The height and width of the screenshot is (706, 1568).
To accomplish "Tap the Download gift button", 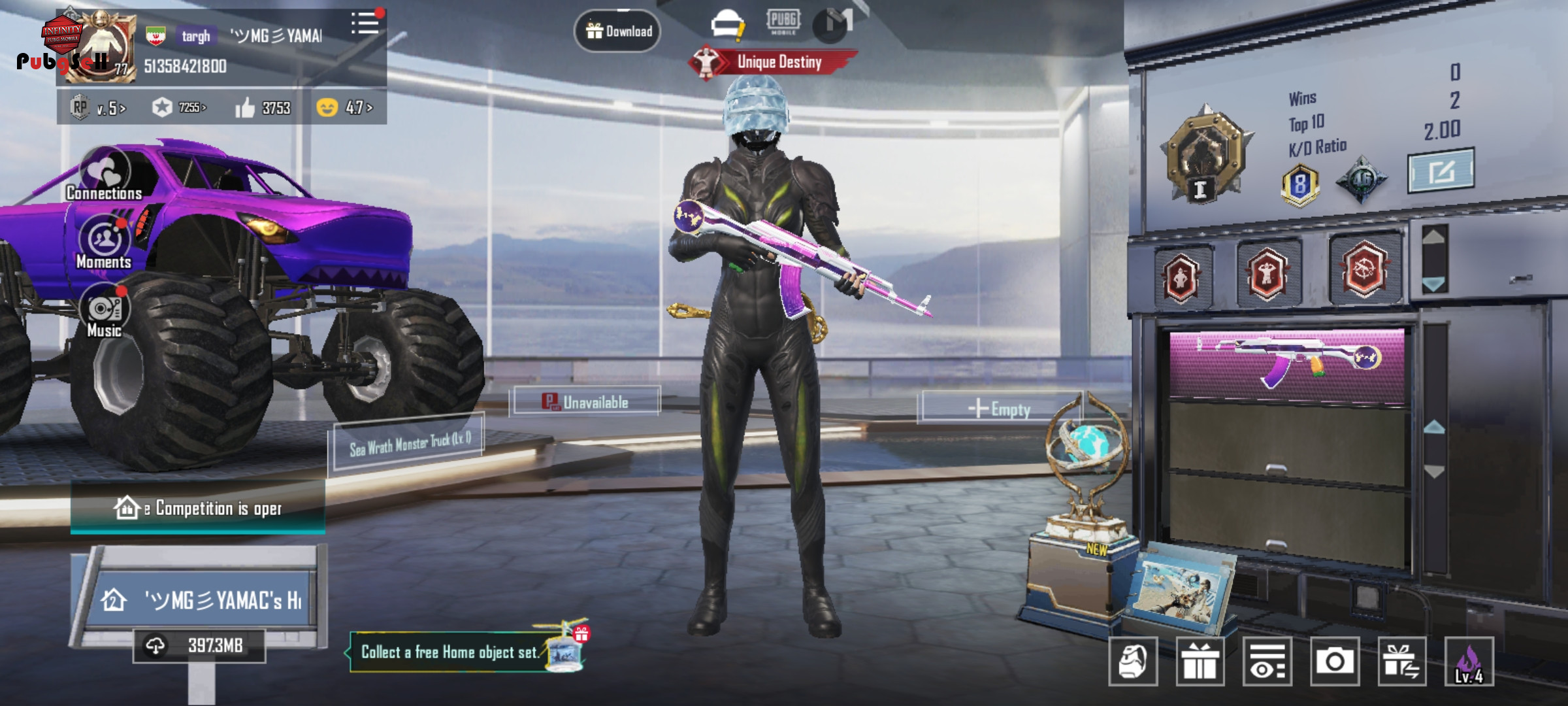I will tap(617, 31).
